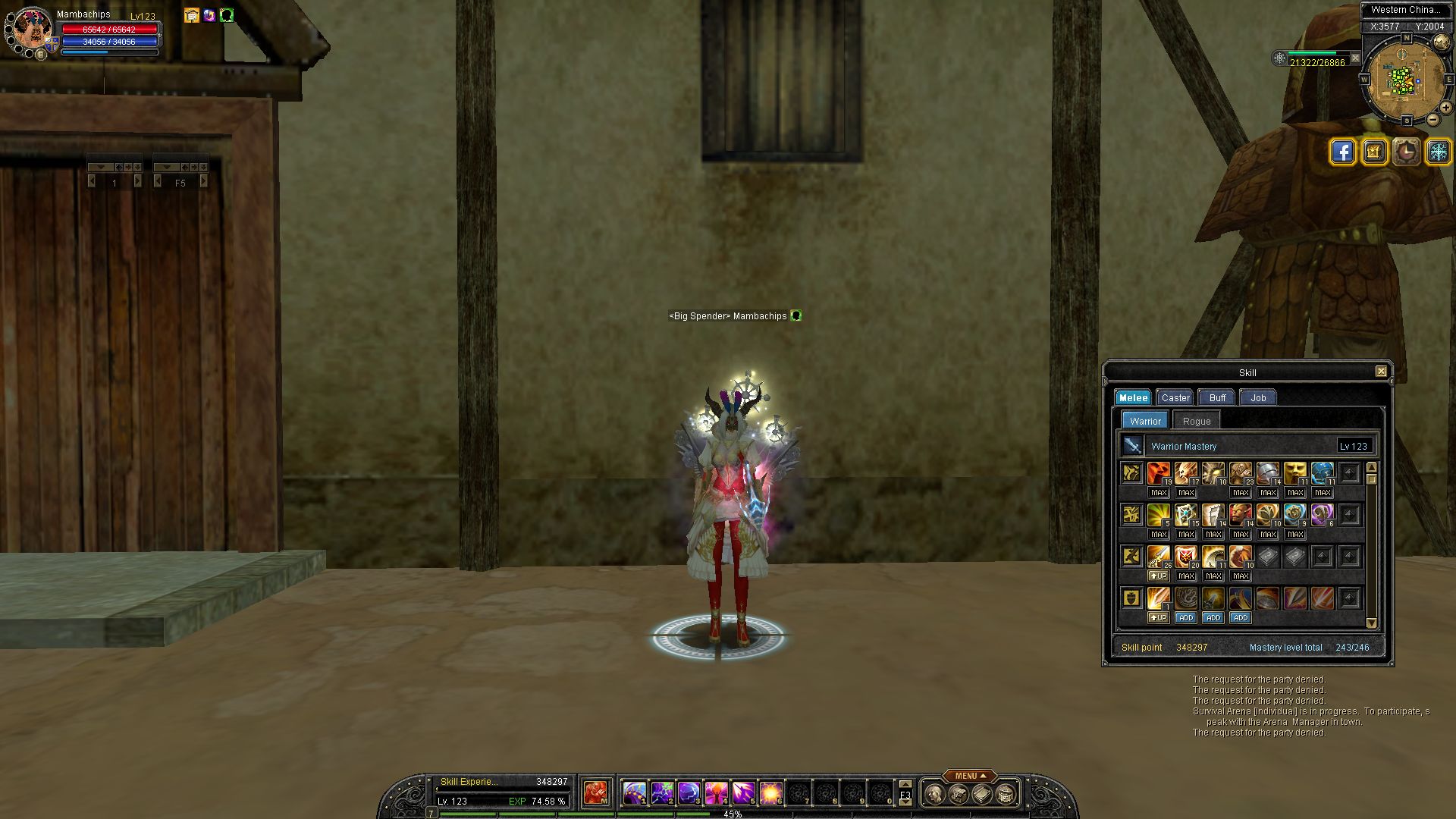Open the clock icon beside the Facebook button

(1407, 152)
